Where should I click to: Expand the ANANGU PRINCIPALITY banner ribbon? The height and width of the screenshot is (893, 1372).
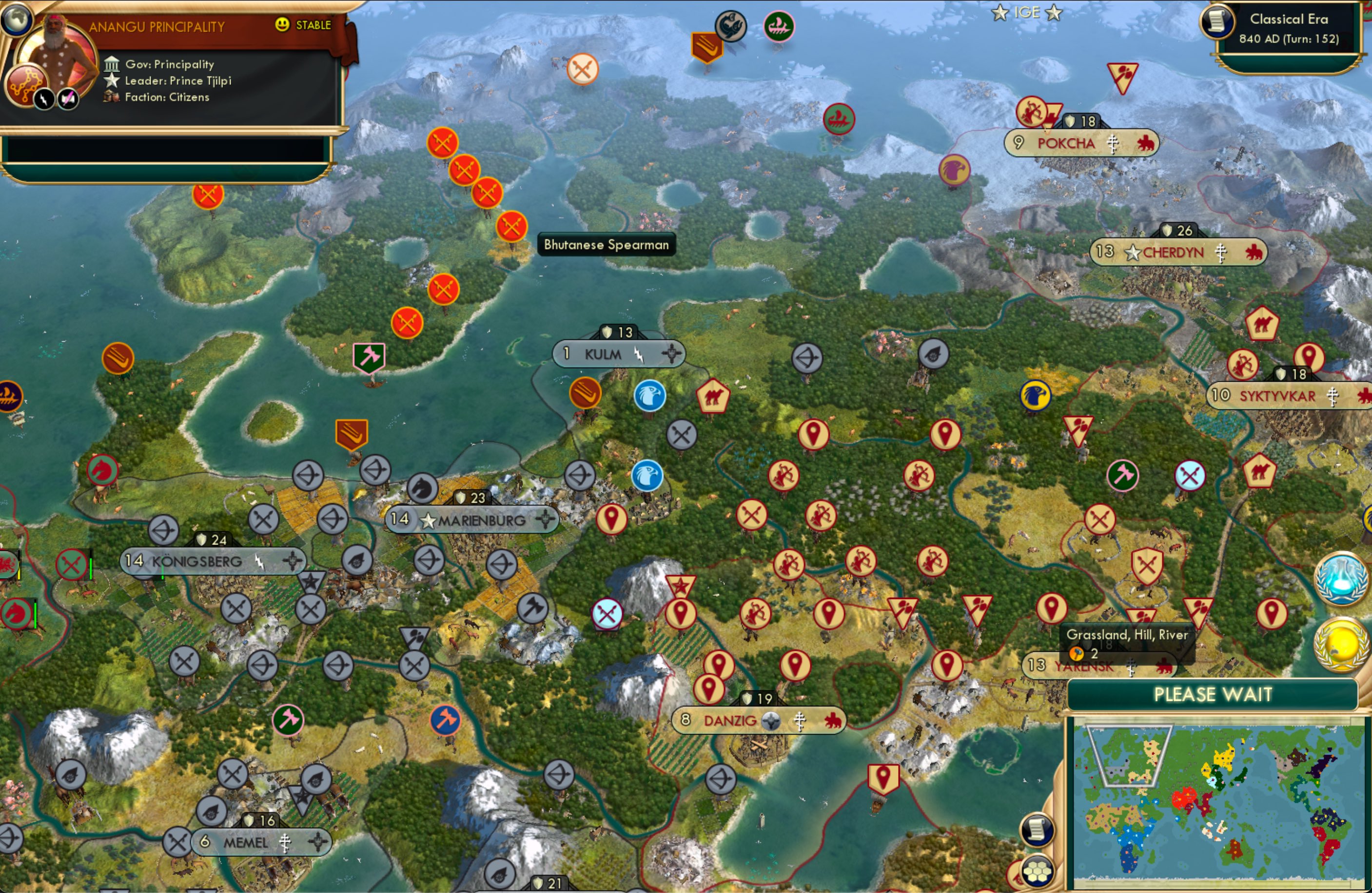(157, 26)
